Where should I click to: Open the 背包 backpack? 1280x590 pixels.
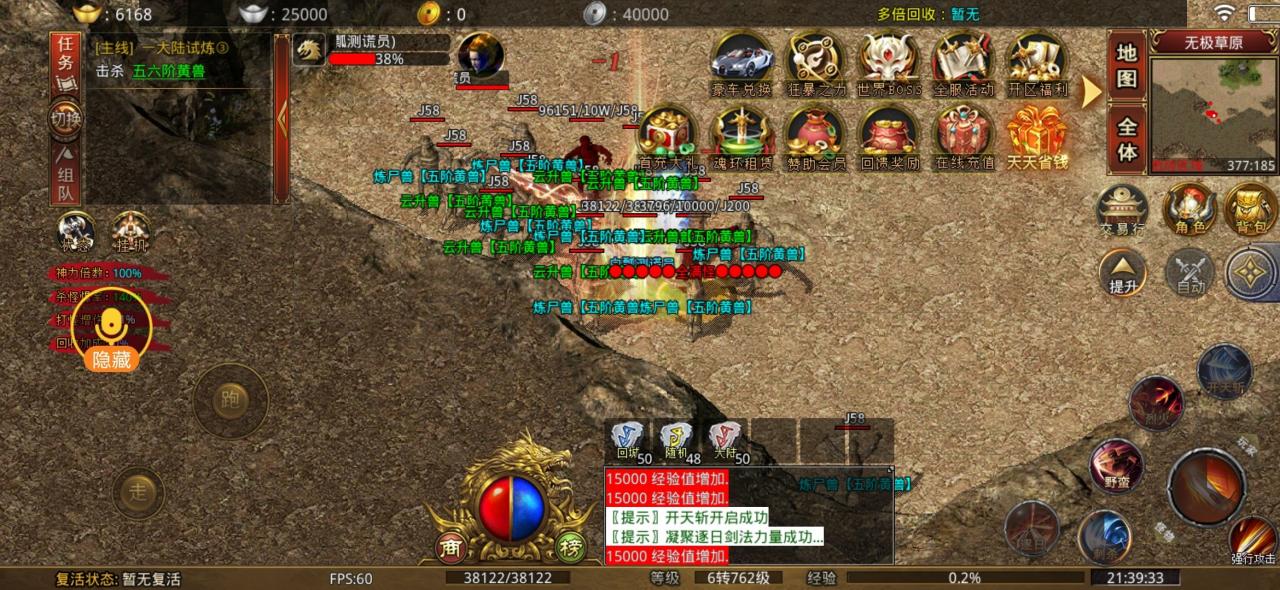(1250, 212)
